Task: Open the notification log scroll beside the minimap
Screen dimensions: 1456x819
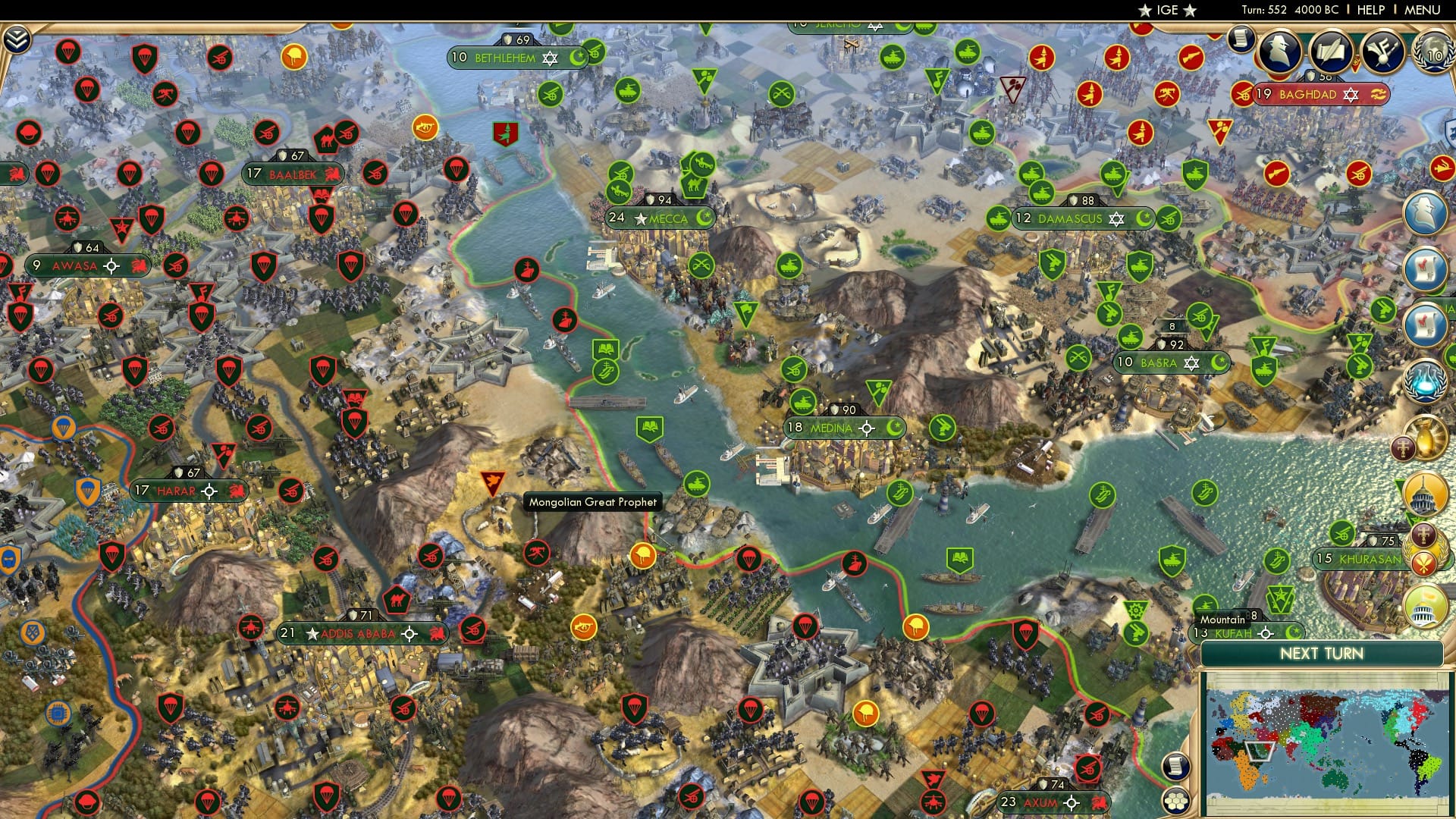Action: pos(1175,766)
